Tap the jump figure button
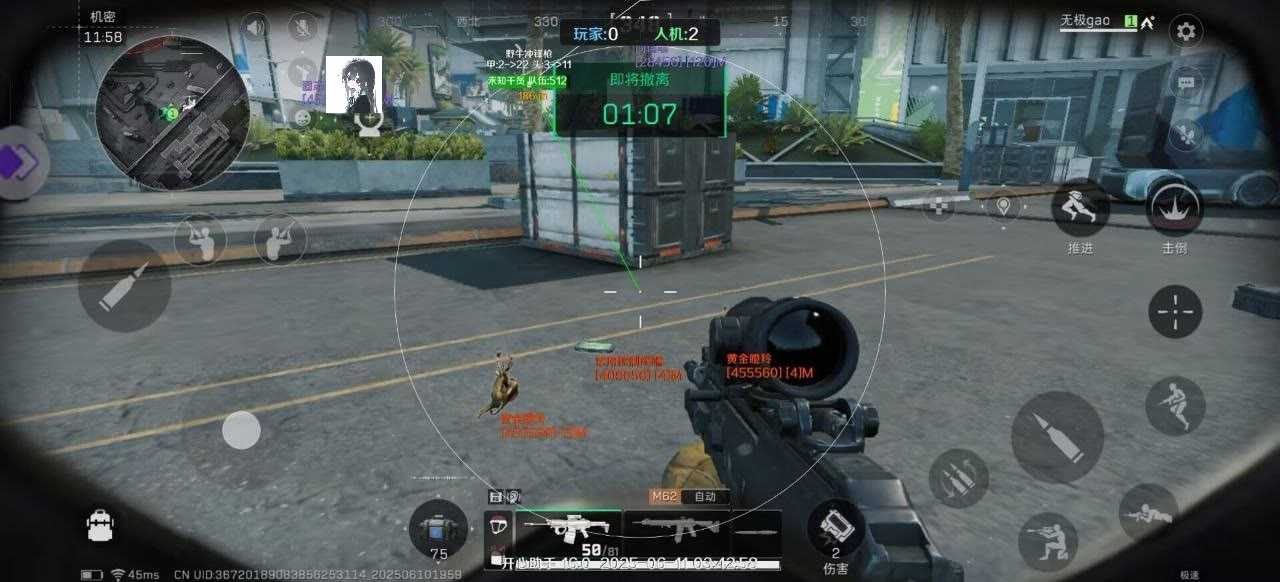This screenshot has width=1280, height=582. [x=1175, y=405]
